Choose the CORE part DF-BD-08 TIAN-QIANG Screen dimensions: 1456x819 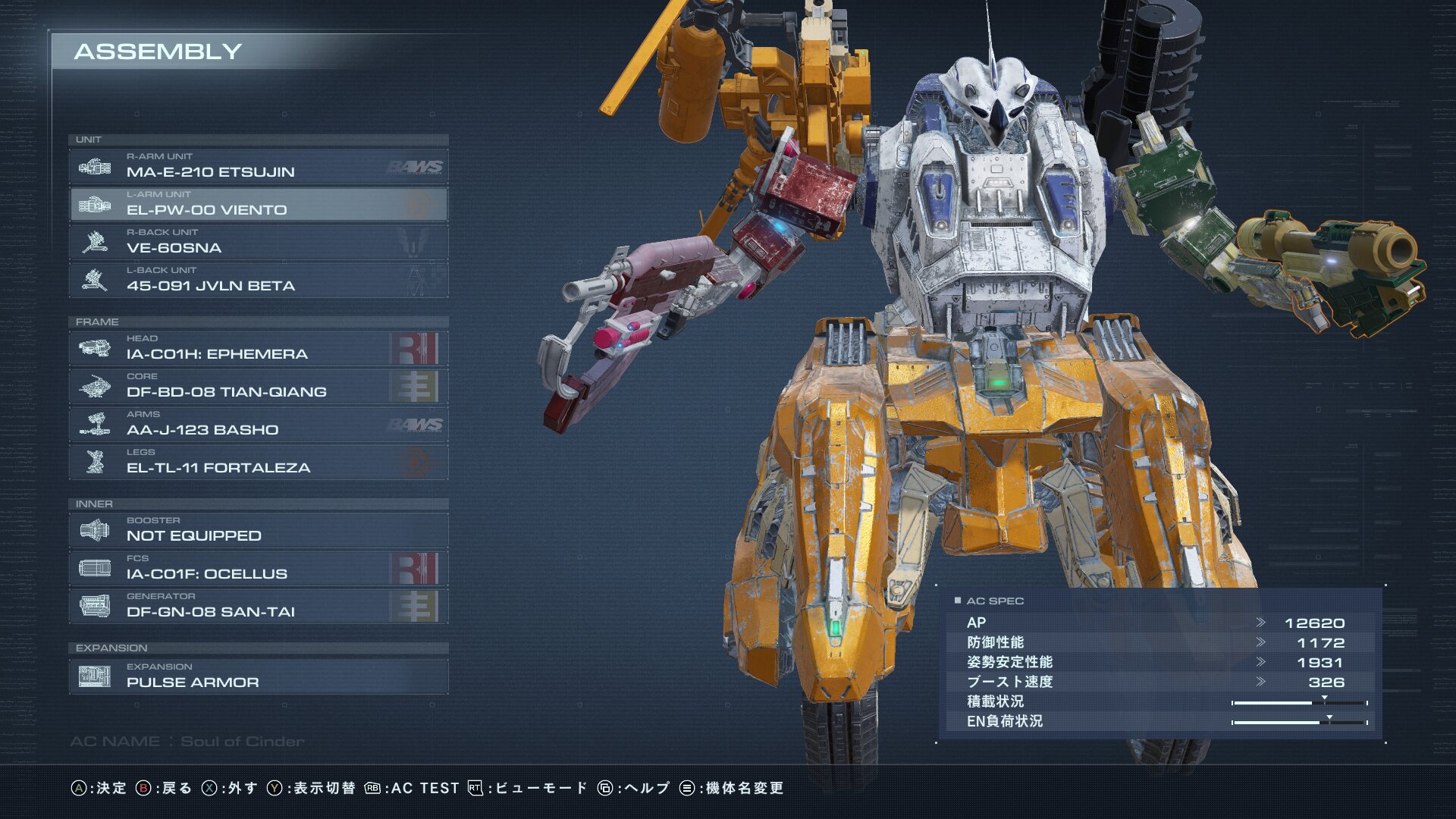258,386
